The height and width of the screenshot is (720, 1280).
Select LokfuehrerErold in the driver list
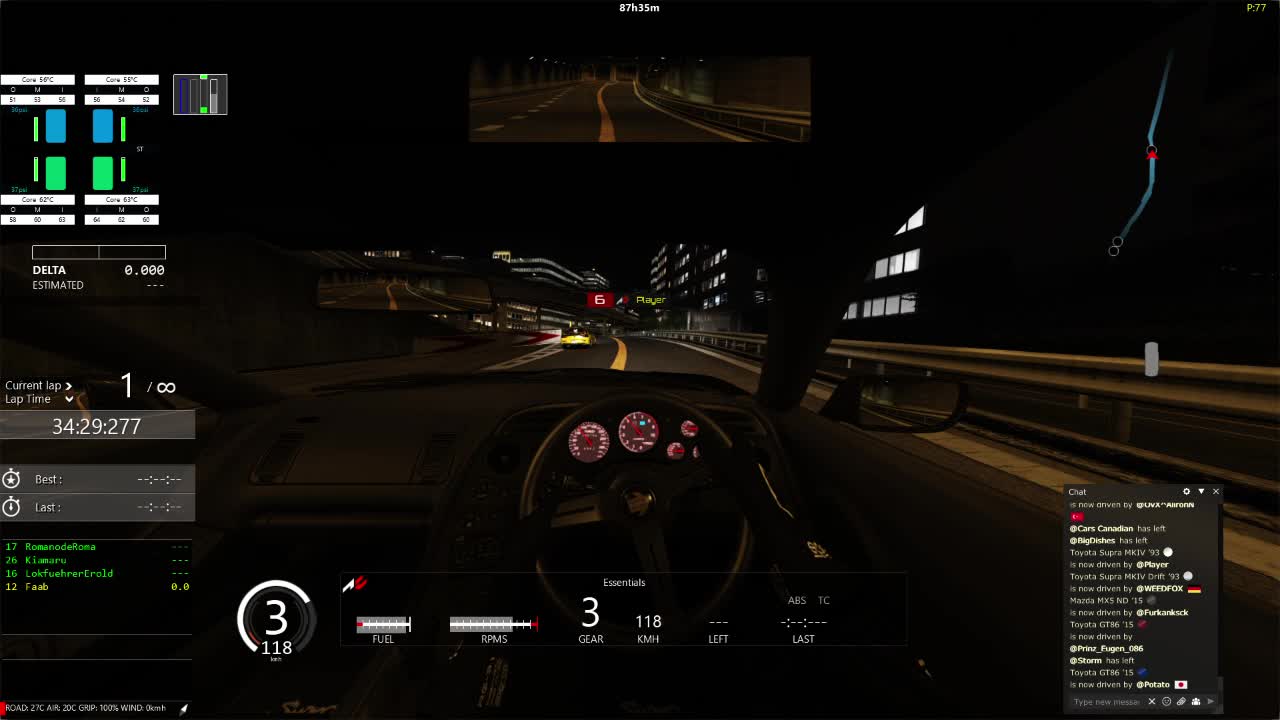(x=69, y=574)
